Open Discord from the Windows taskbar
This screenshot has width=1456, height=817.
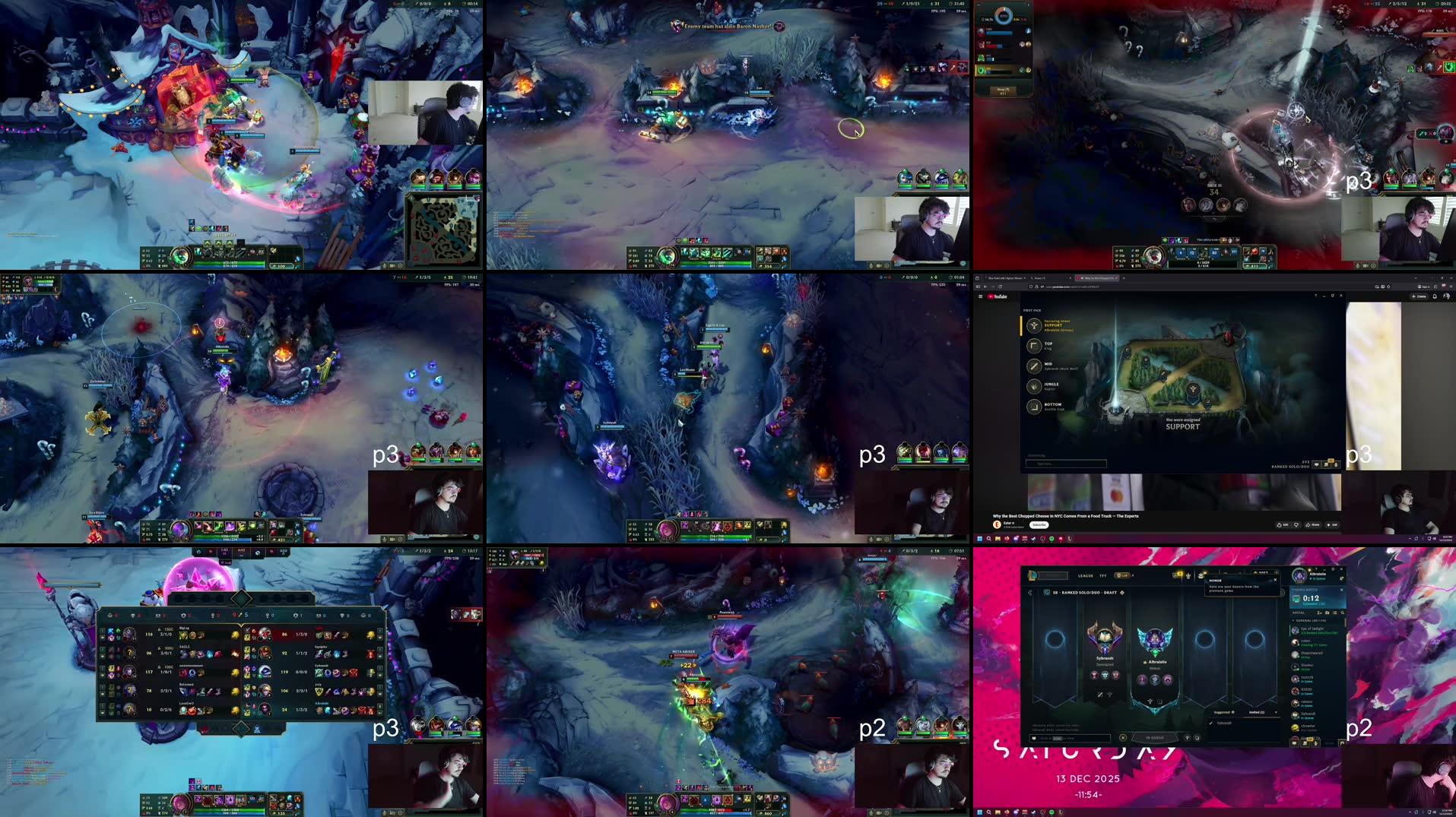click(1016, 539)
